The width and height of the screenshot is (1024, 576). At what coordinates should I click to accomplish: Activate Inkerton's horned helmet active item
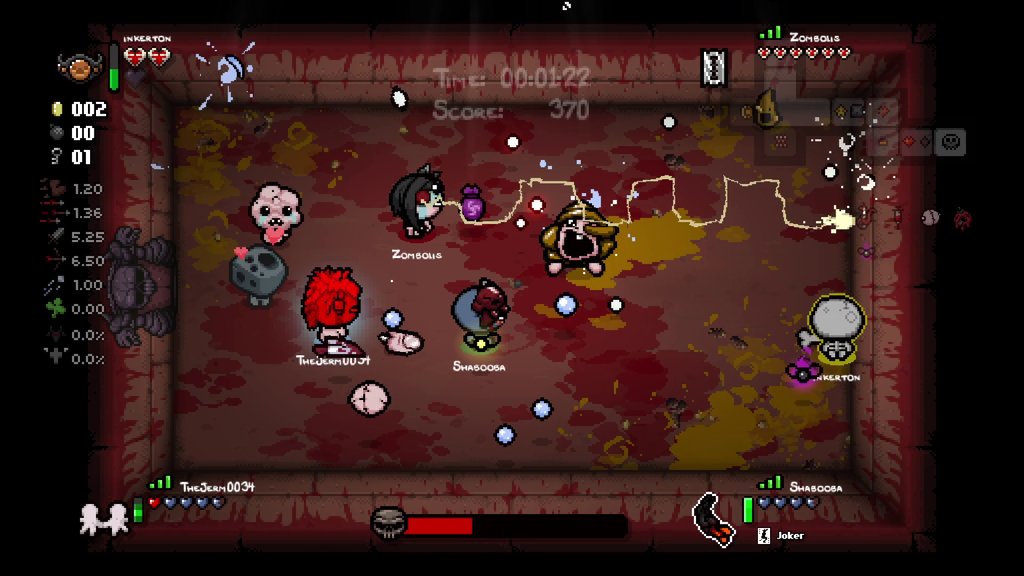click(75, 67)
